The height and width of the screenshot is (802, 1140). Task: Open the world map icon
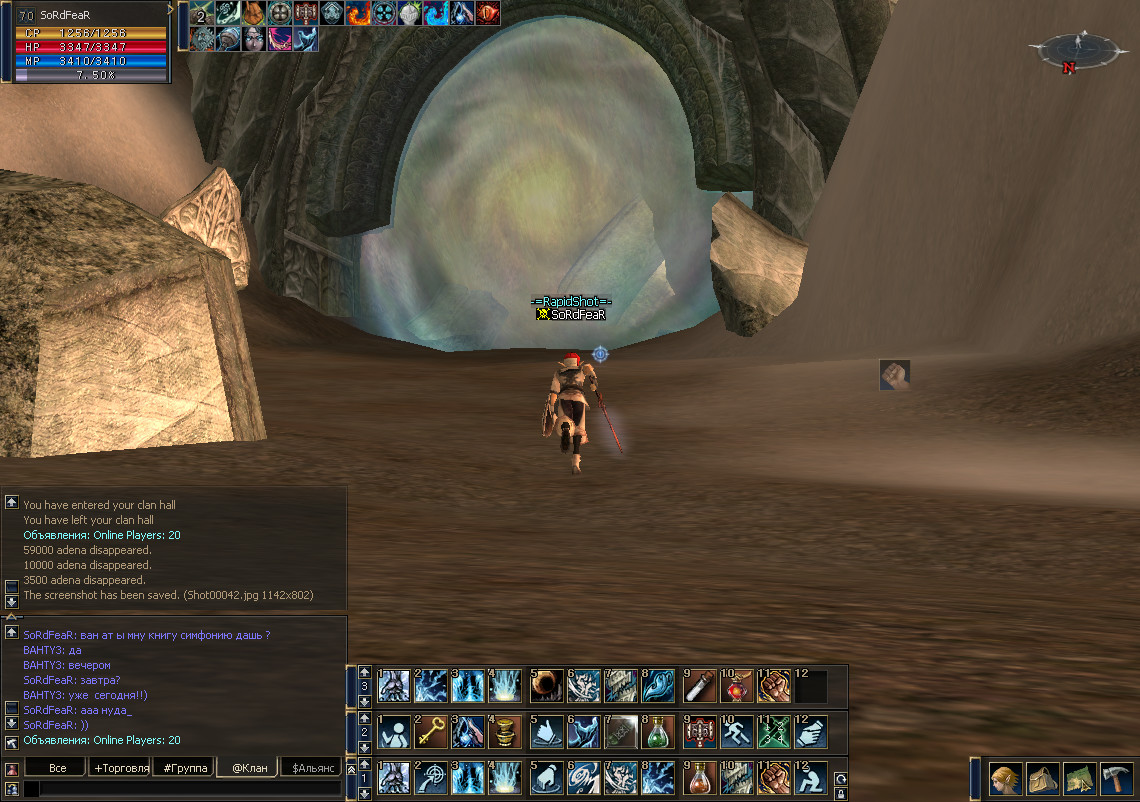[x=1080, y=778]
